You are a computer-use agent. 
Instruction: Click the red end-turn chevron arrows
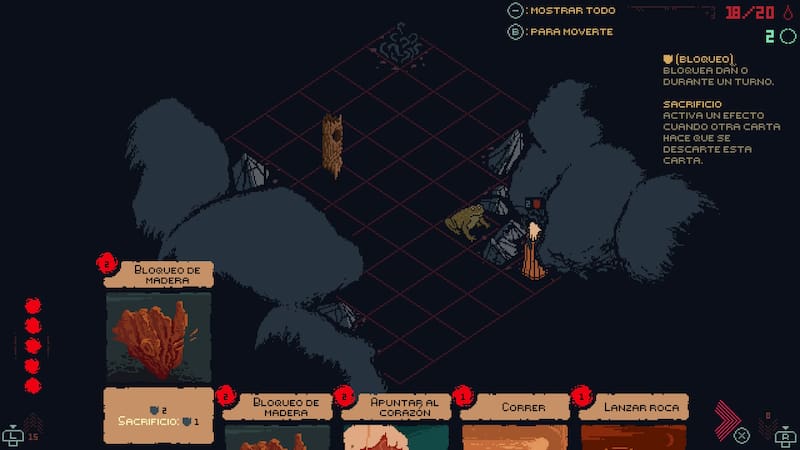(x=729, y=418)
